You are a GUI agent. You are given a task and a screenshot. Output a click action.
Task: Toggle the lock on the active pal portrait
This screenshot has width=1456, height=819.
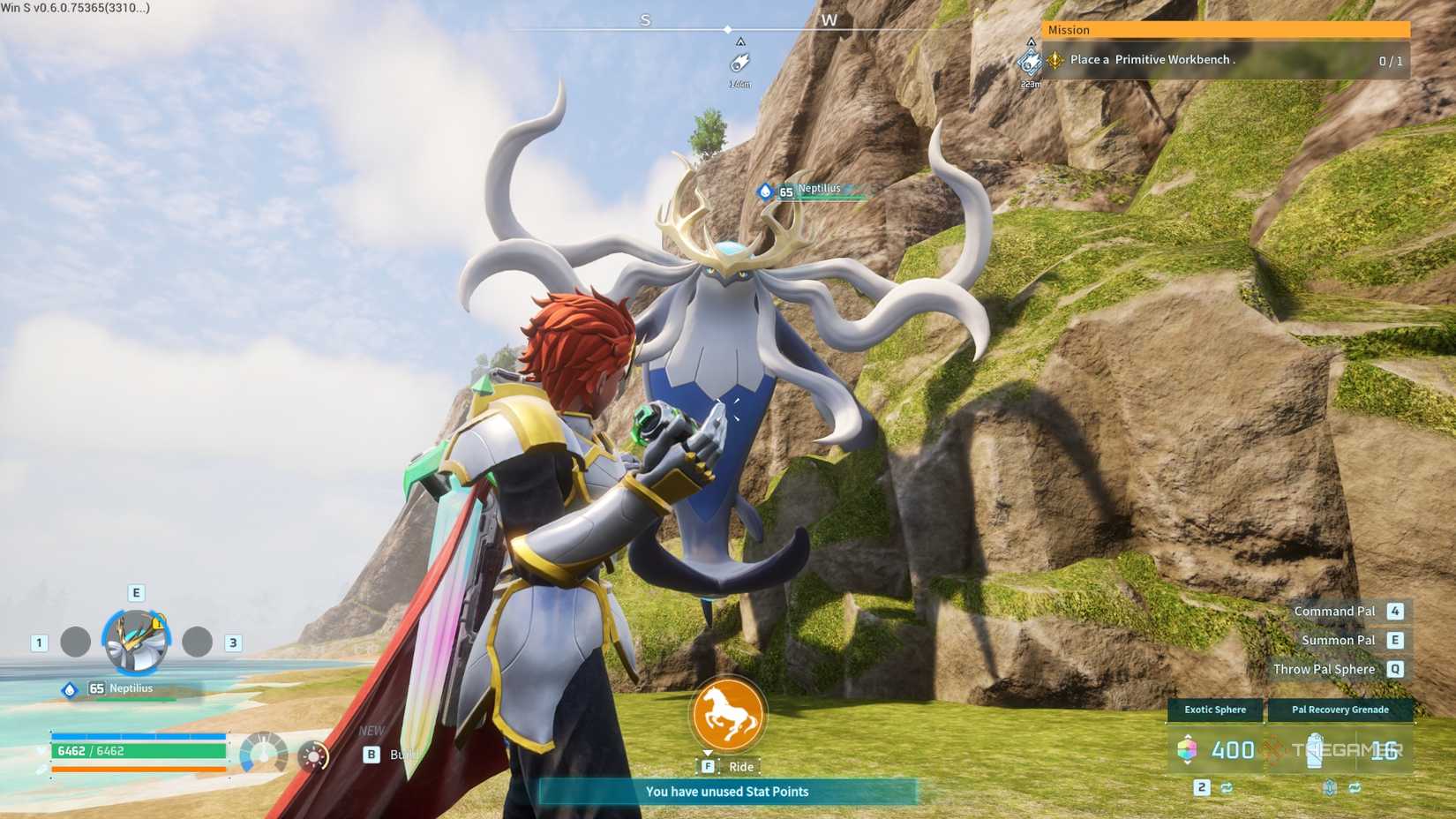pos(157,624)
